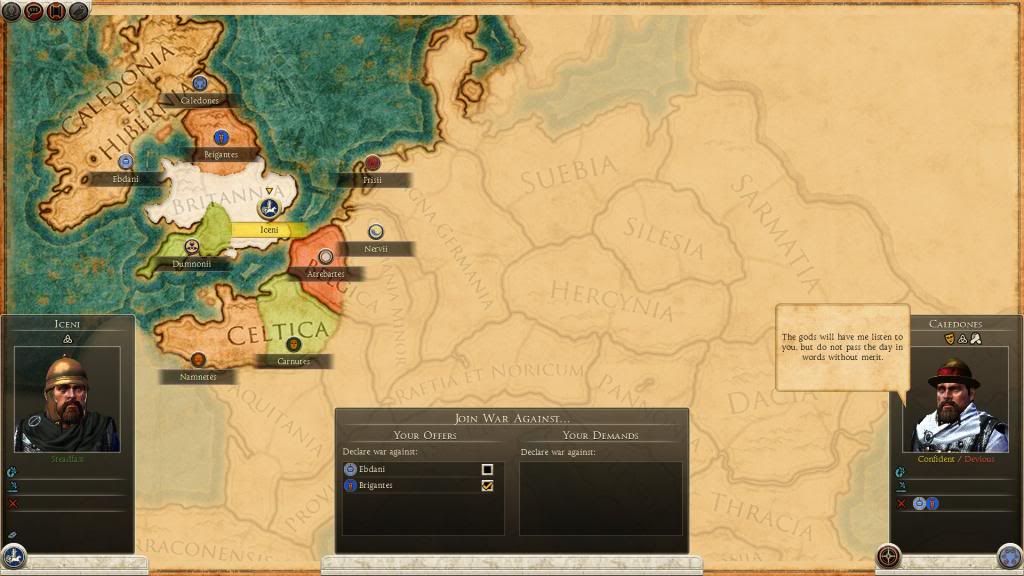
Task: Select the Atrebates faction label
Action: (325, 273)
